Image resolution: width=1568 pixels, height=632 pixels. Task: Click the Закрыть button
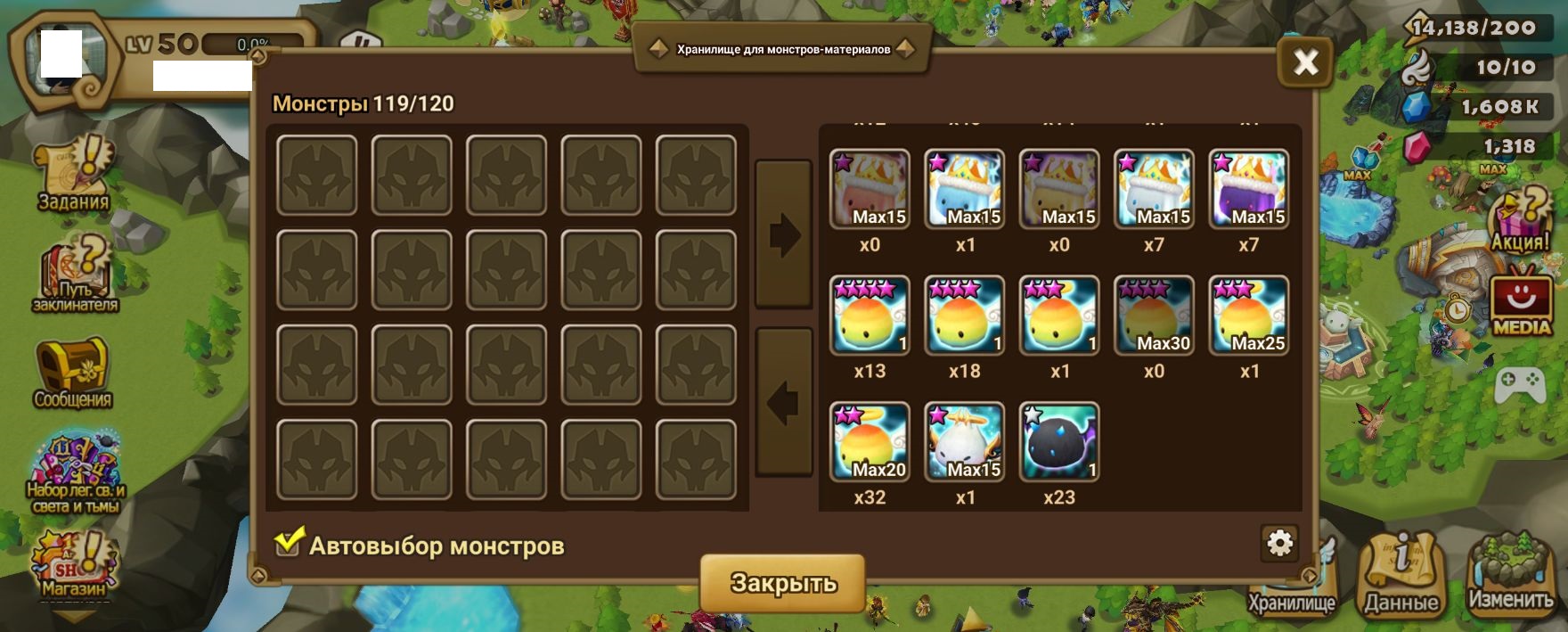782,583
